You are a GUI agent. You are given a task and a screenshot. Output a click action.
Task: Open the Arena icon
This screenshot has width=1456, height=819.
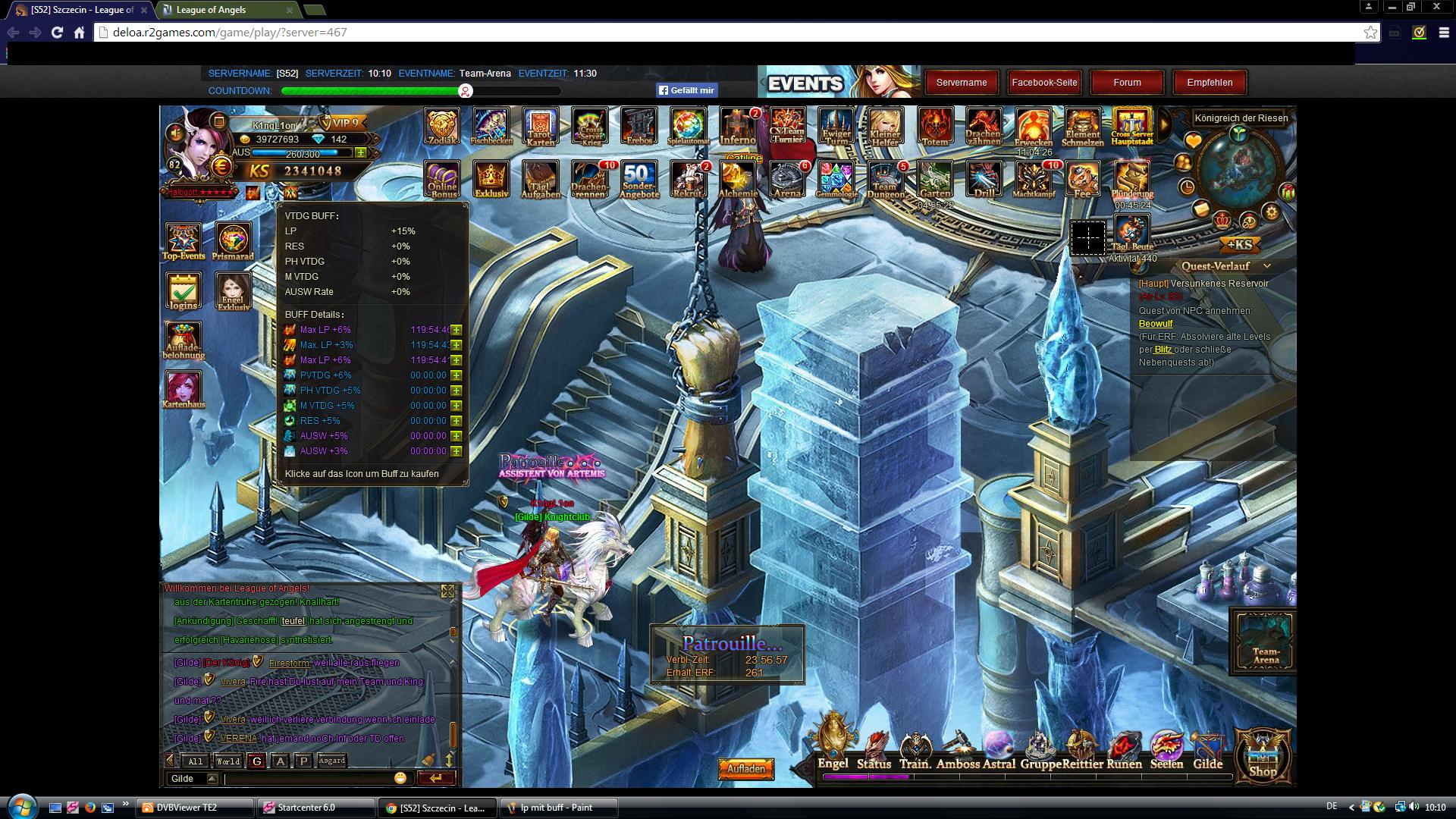786,179
